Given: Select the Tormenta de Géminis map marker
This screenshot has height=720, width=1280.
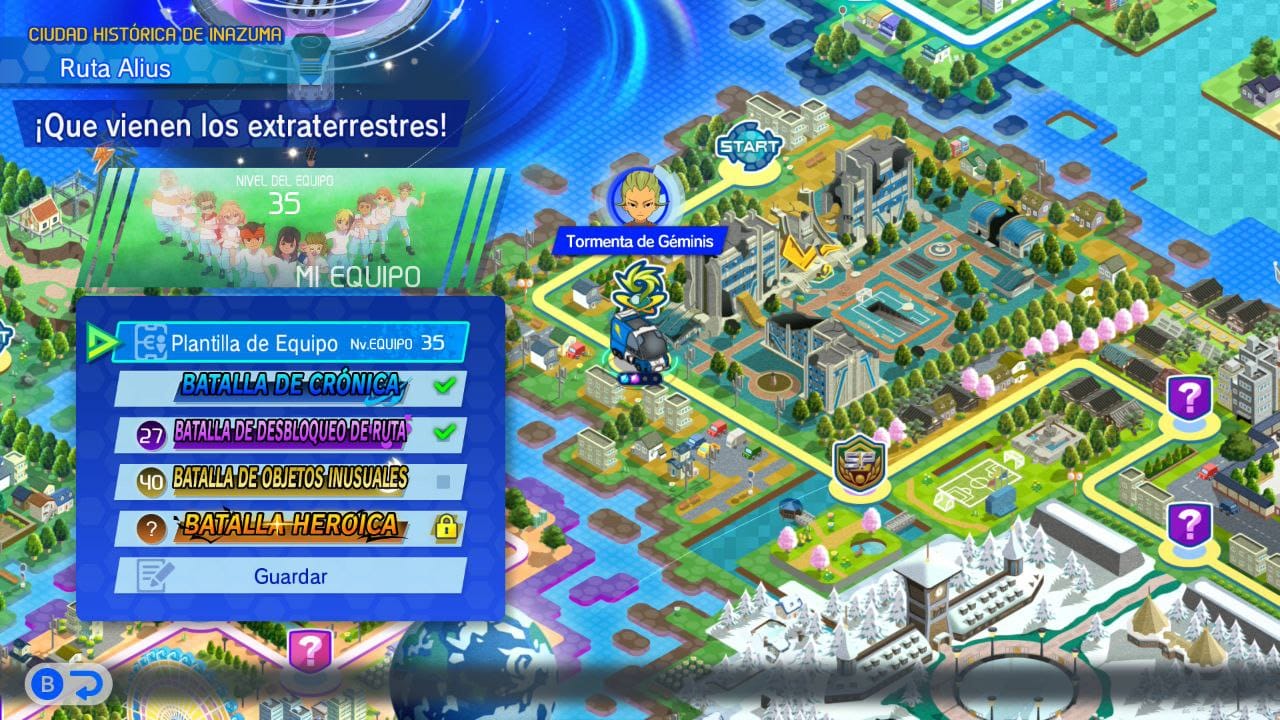Looking at the screenshot, I should 639,200.
